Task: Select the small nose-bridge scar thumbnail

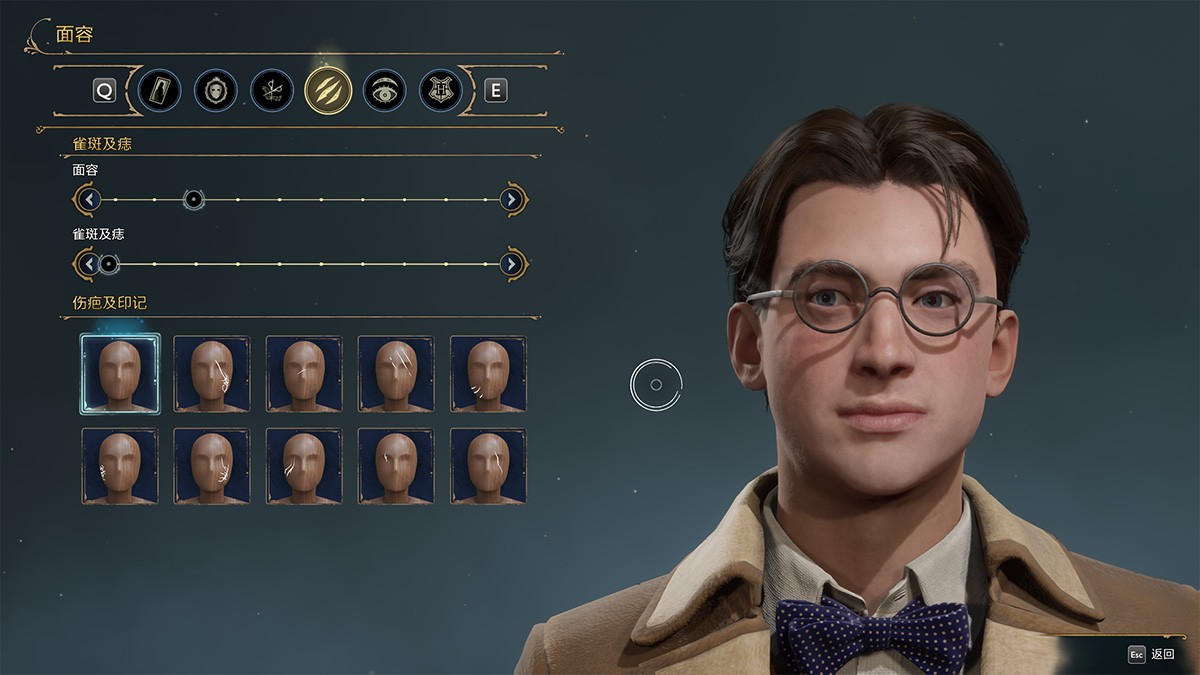Action: point(304,373)
